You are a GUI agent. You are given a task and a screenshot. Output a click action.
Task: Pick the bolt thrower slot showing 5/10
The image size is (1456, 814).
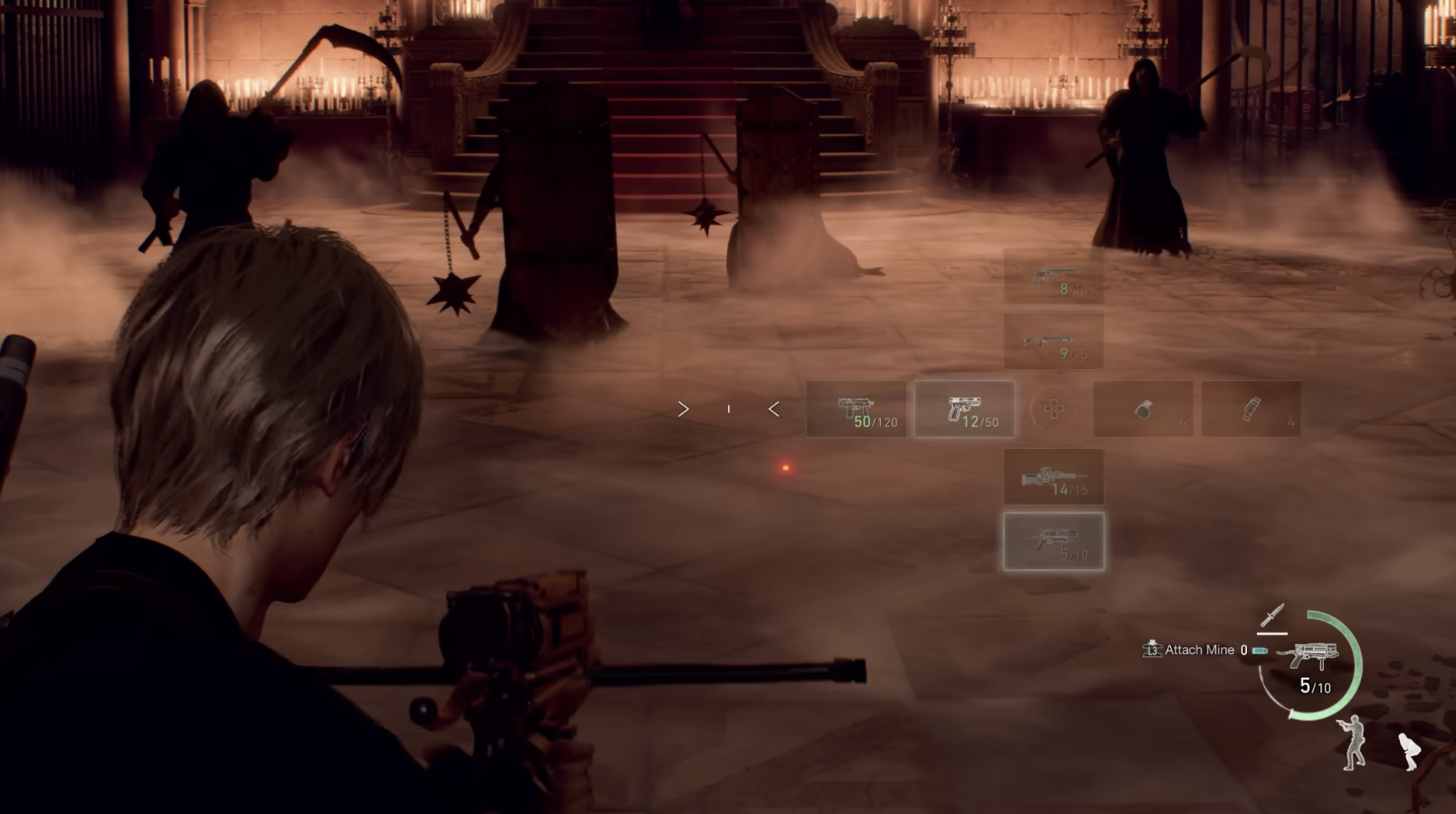(1054, 541)
